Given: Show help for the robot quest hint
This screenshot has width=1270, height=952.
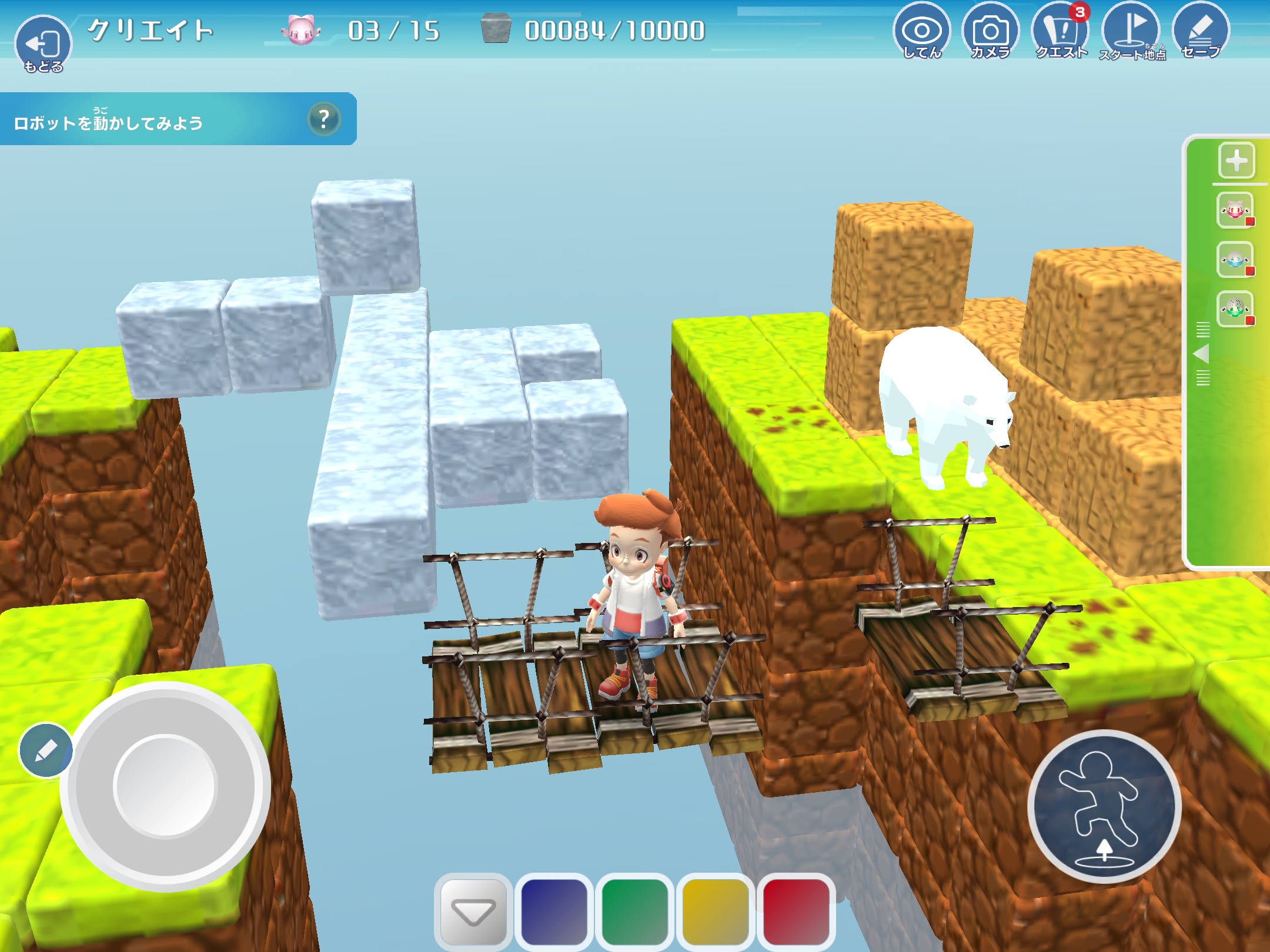Looking at the screenshot, I should pos(323,119).
